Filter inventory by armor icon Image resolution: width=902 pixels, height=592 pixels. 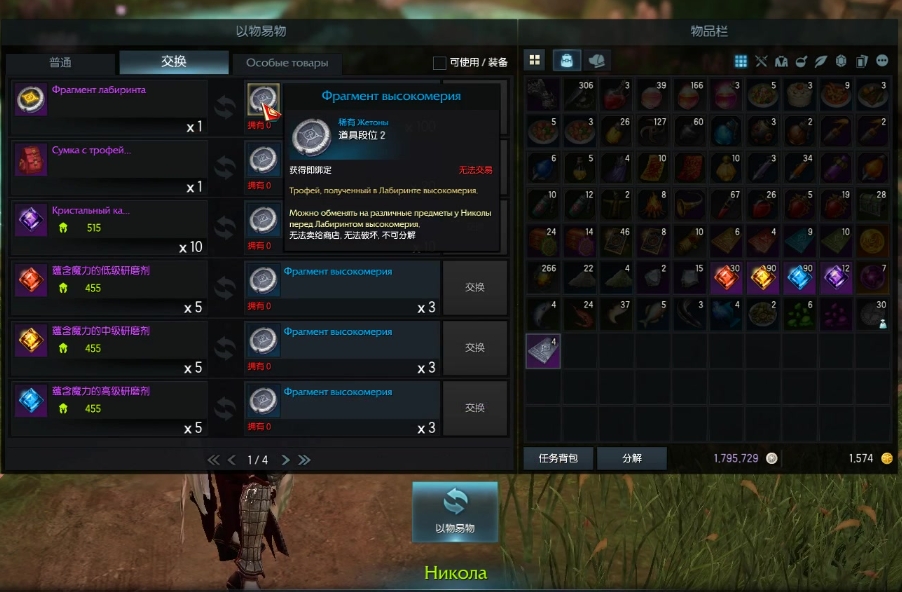pos(780,61)
